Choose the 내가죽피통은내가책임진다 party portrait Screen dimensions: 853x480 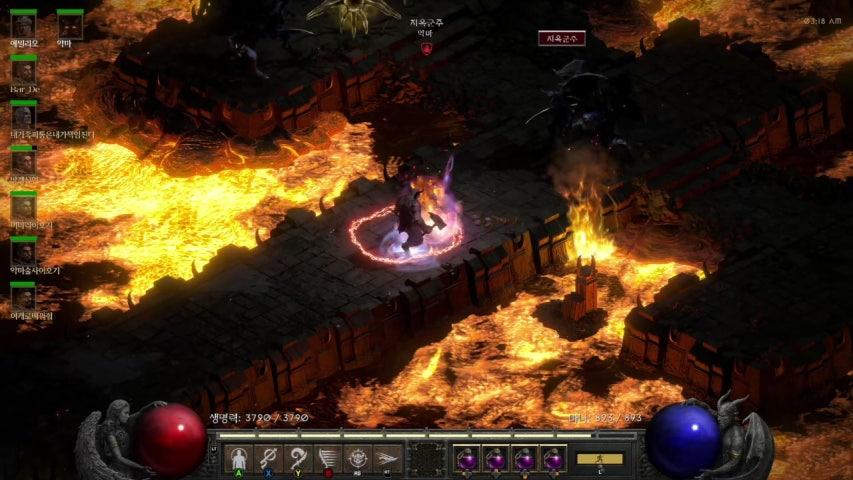click(x=23, y=116)
